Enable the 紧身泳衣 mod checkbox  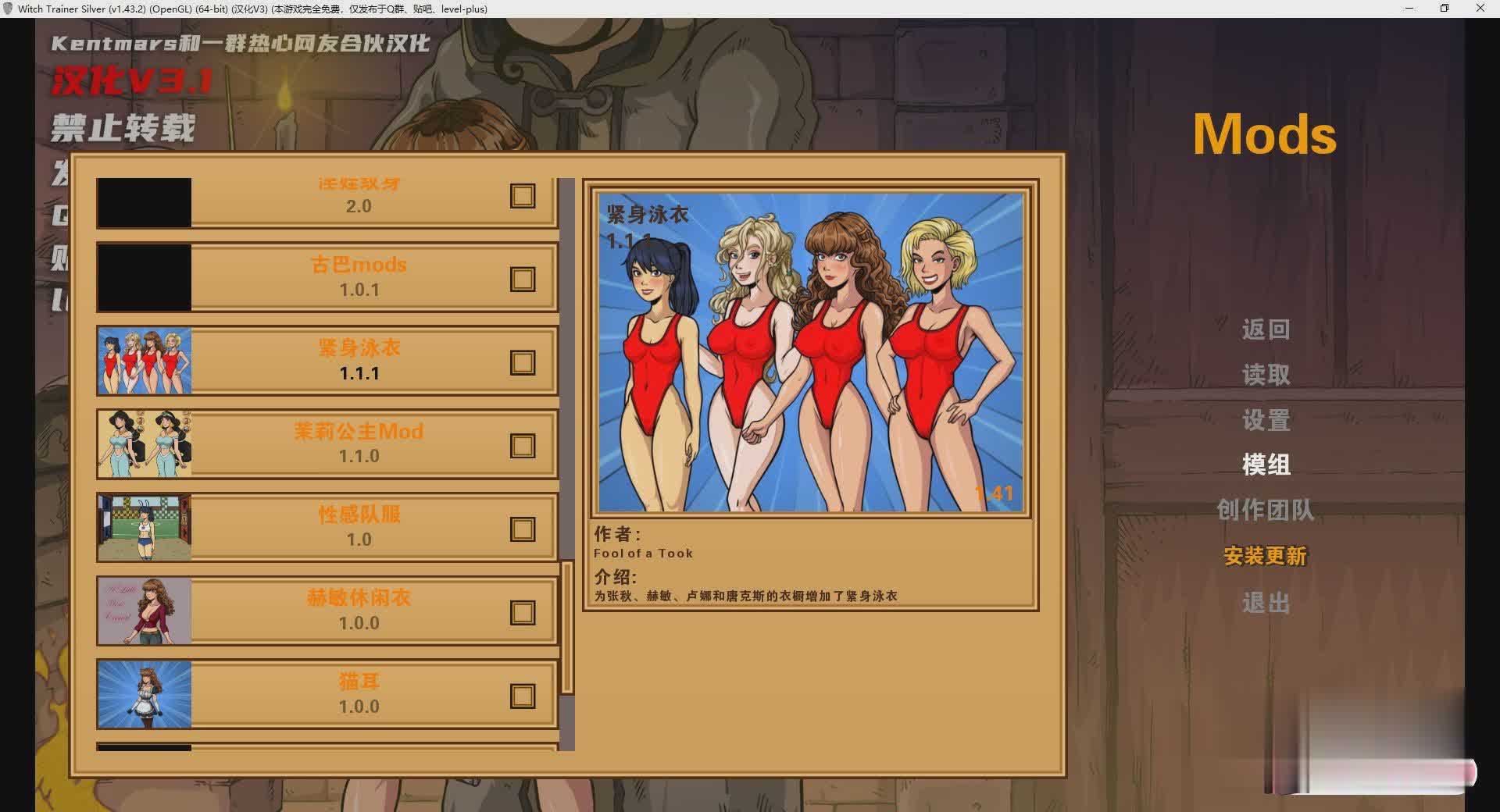[521, 362]
